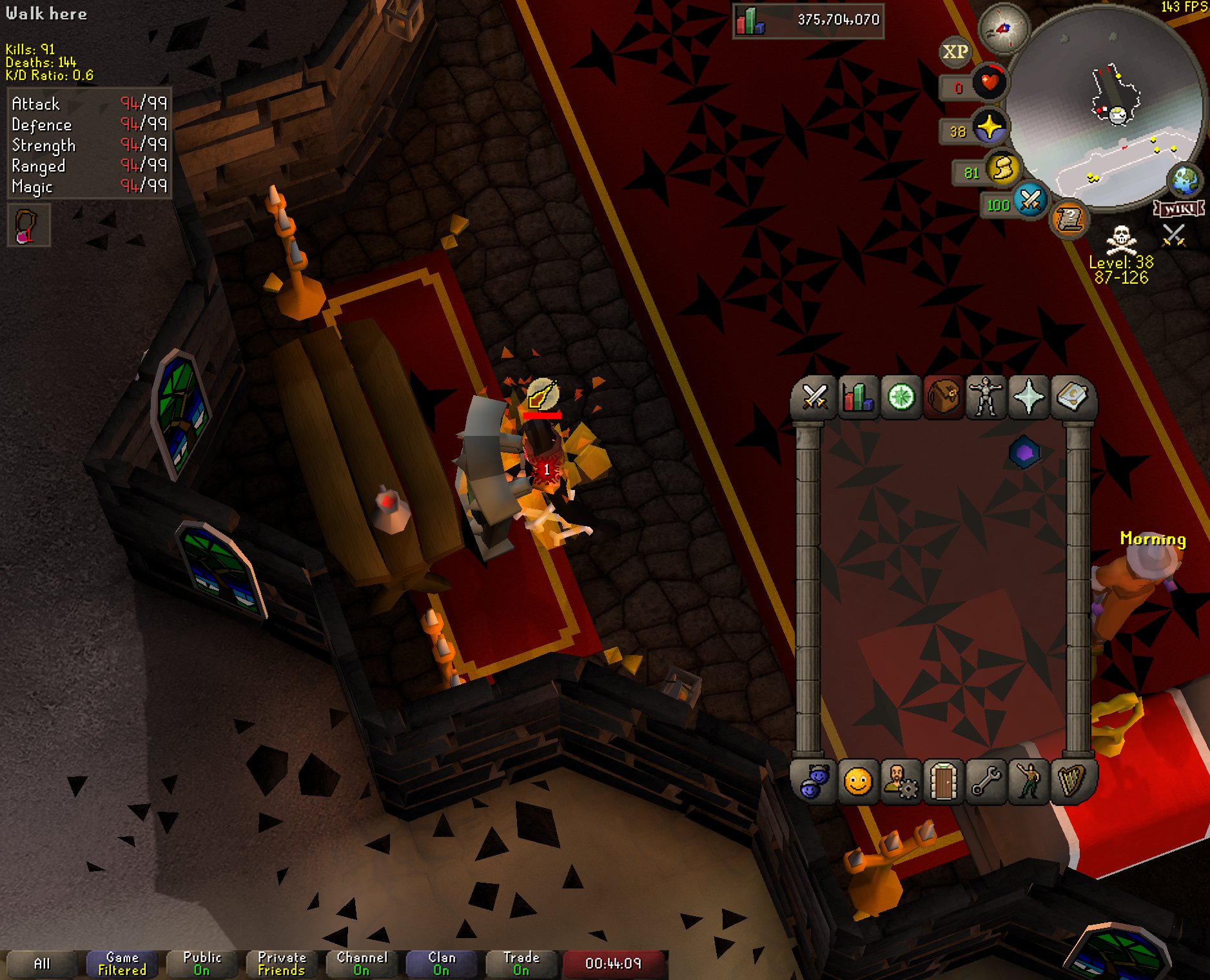Switch to the Music harp tab

point(1071,782)
